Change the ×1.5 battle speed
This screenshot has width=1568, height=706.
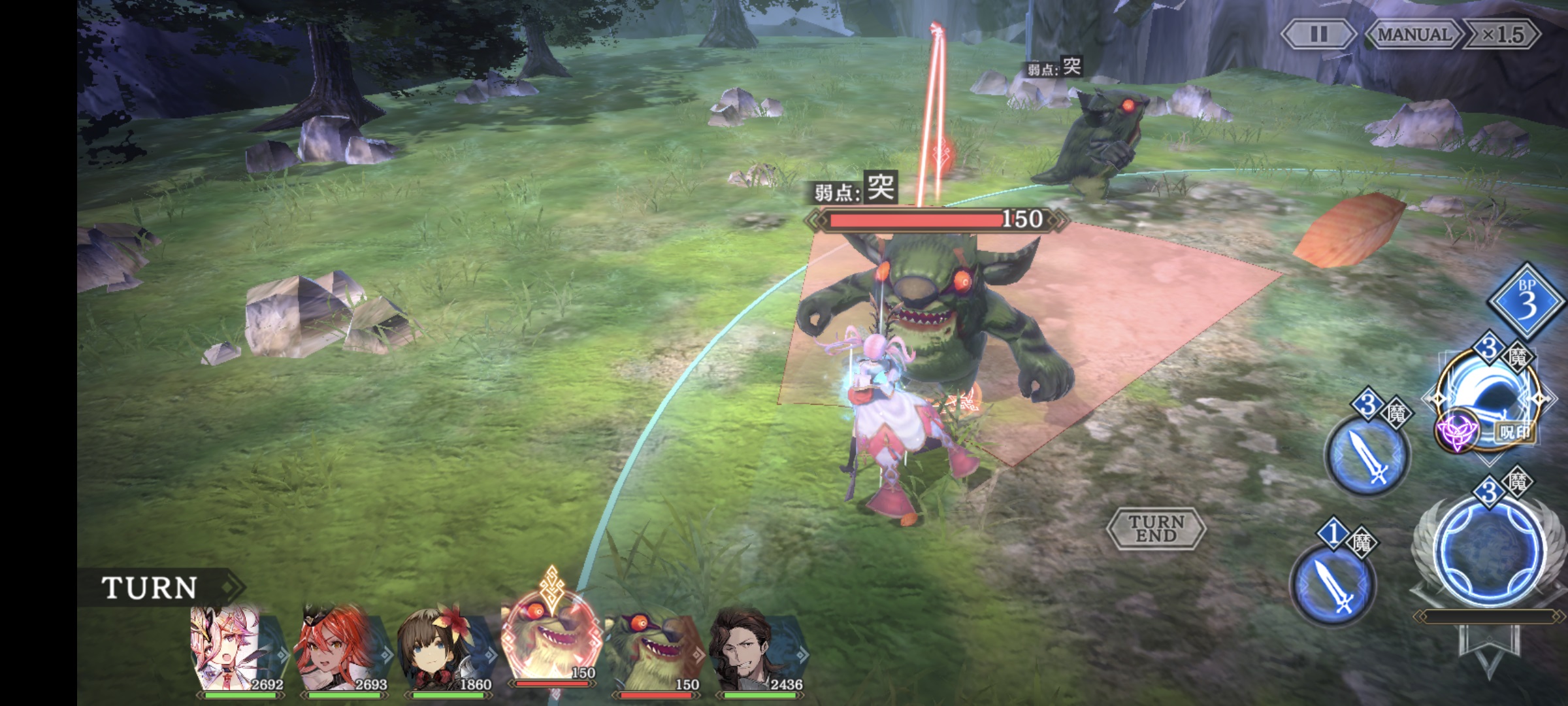pos(1502,34)
